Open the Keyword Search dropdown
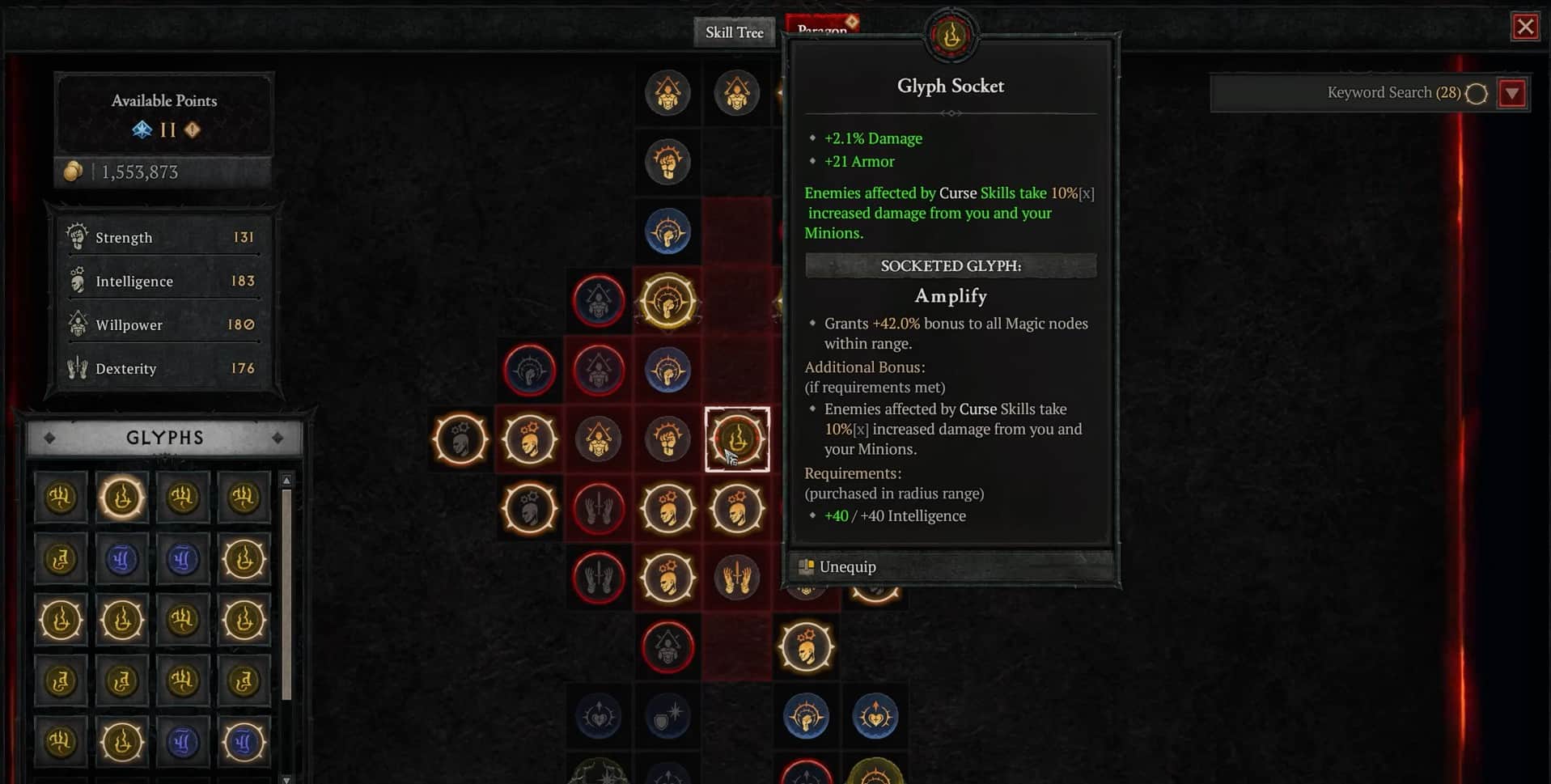Screen dimensions: 1551x784 point(1512,92)
